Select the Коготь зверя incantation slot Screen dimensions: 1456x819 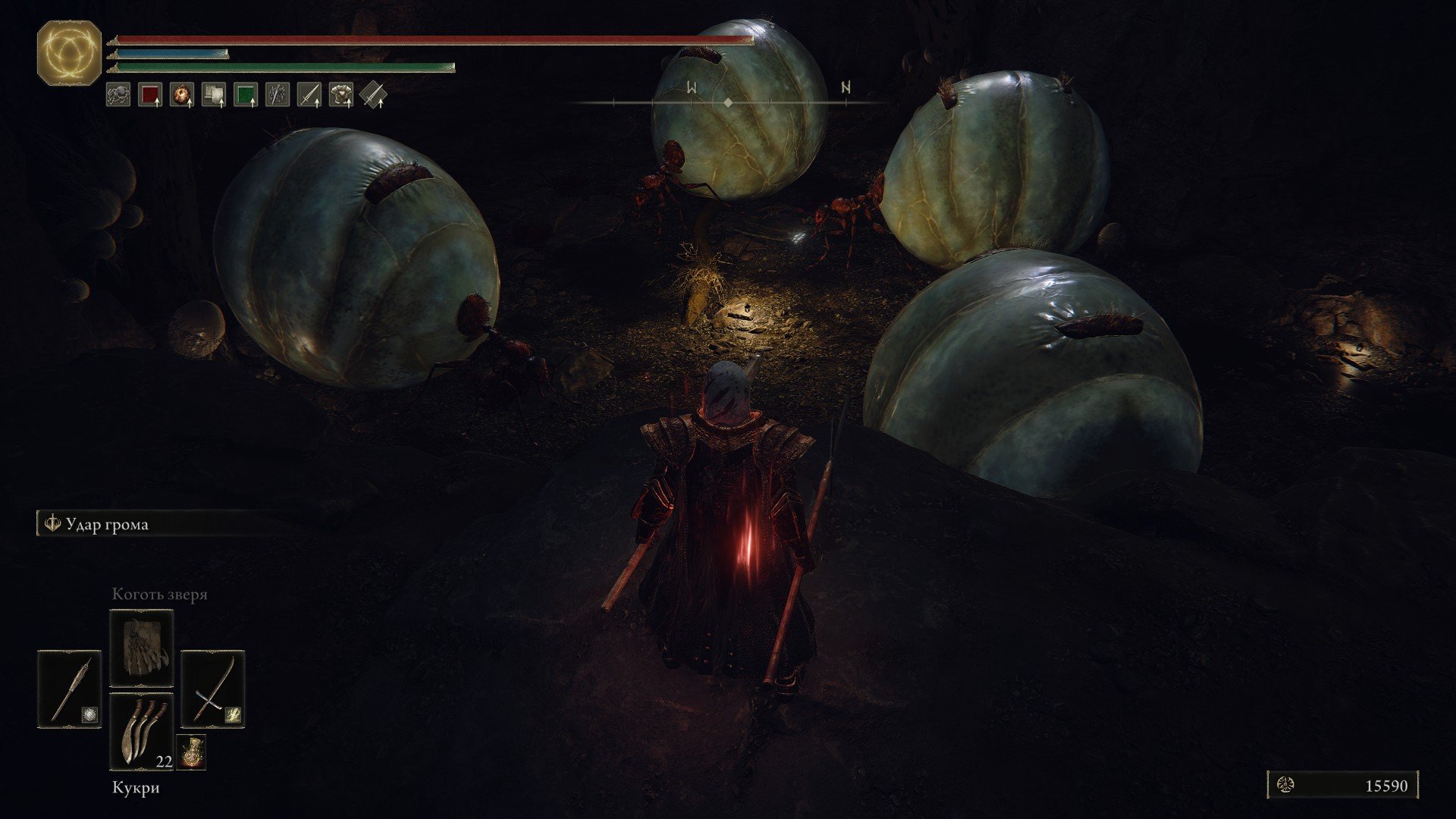(142, 648)
